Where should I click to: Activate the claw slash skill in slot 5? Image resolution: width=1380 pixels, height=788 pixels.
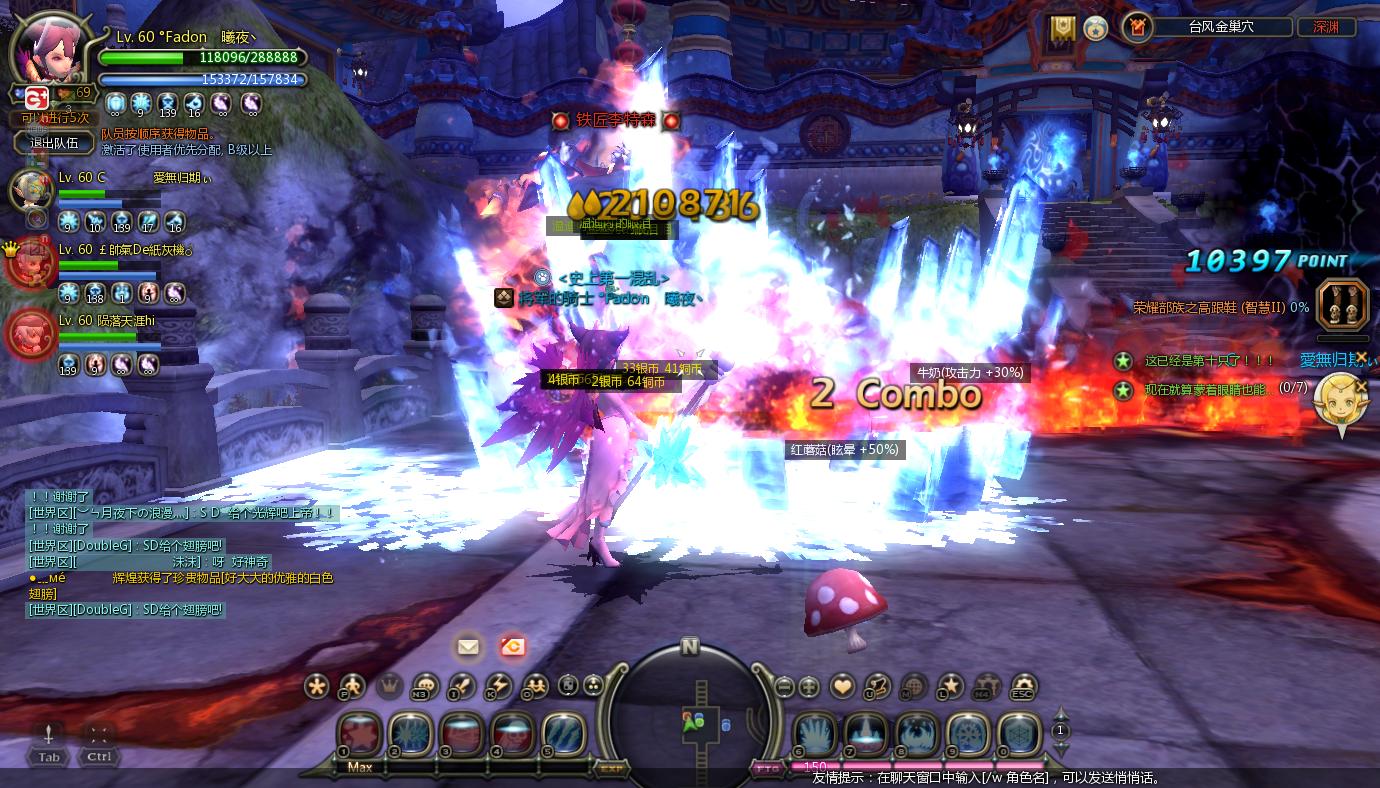point(564,735)
